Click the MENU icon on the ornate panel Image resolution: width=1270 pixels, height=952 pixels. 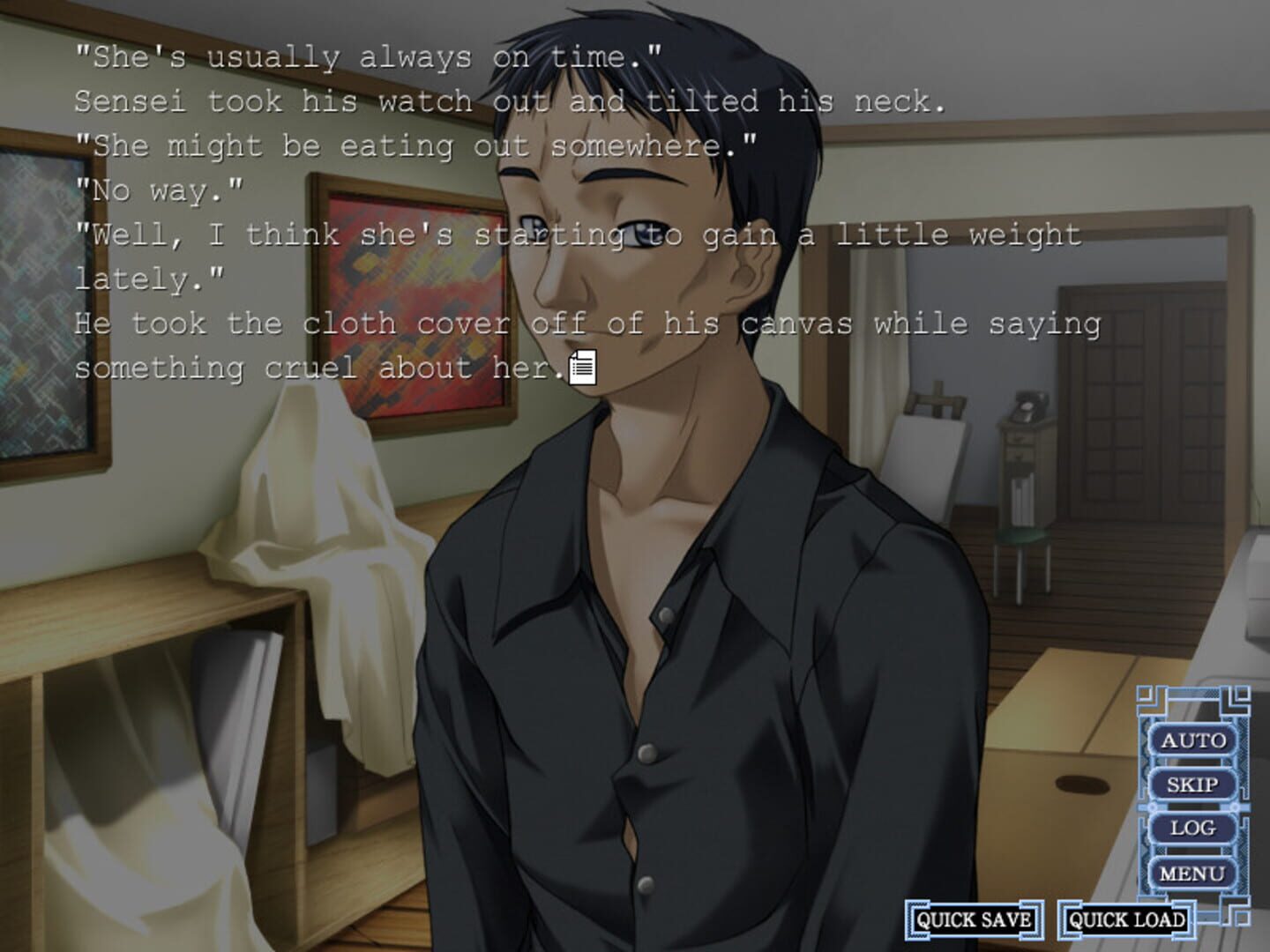(1193, 872)
